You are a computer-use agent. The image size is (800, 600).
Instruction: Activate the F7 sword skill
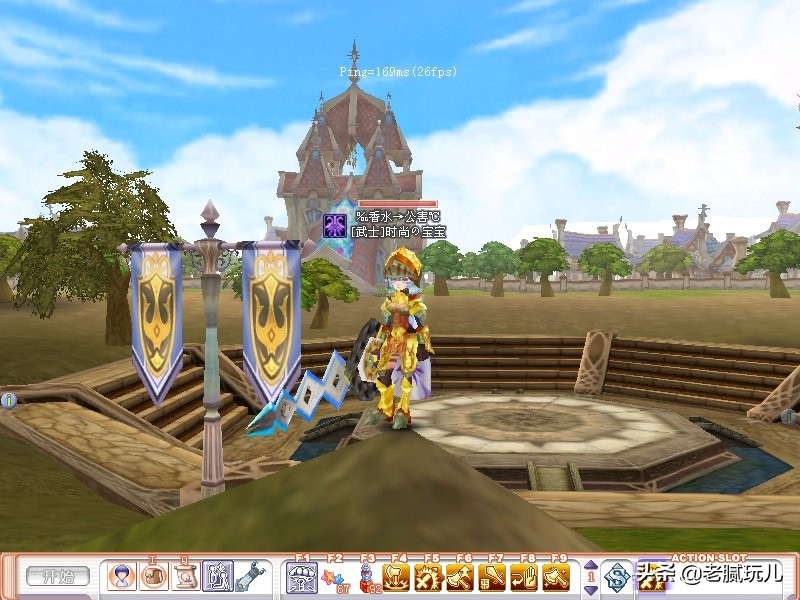tap(493, 577)
